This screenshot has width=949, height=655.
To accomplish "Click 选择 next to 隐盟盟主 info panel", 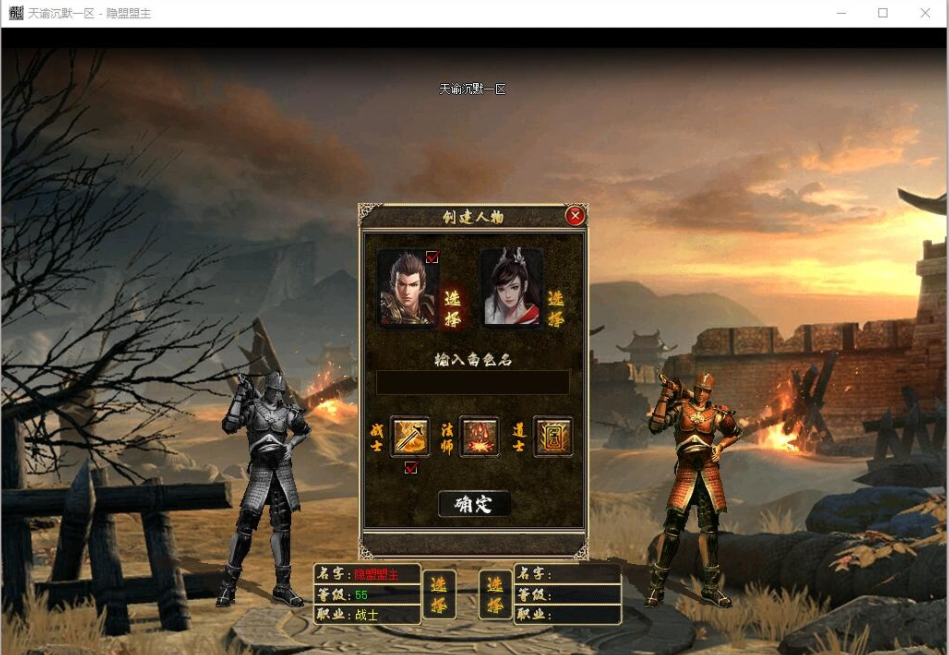I will pyautogui.click(x=438, y=594).
